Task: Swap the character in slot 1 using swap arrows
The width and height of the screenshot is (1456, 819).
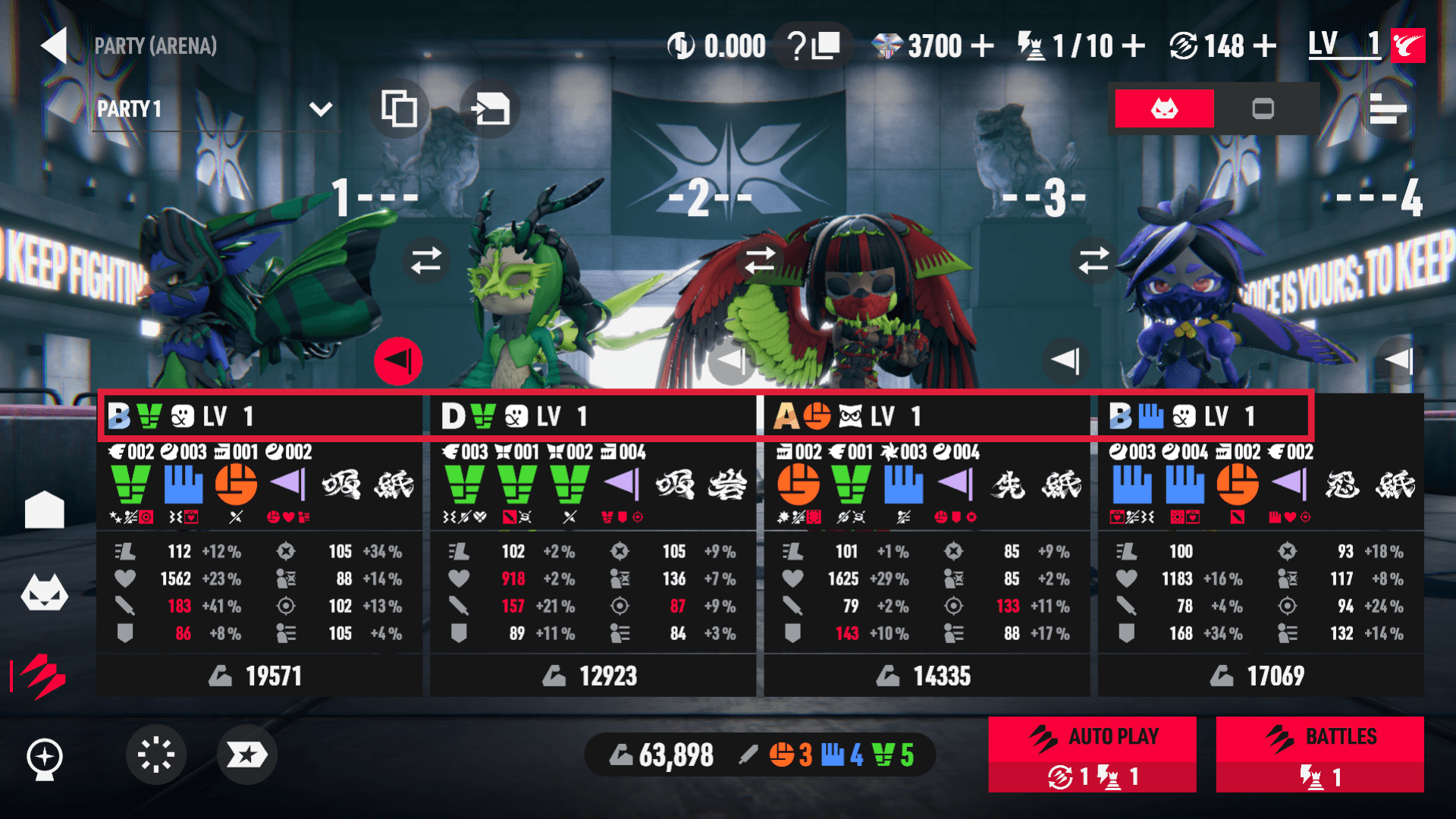Action: (x=427, y=260)
